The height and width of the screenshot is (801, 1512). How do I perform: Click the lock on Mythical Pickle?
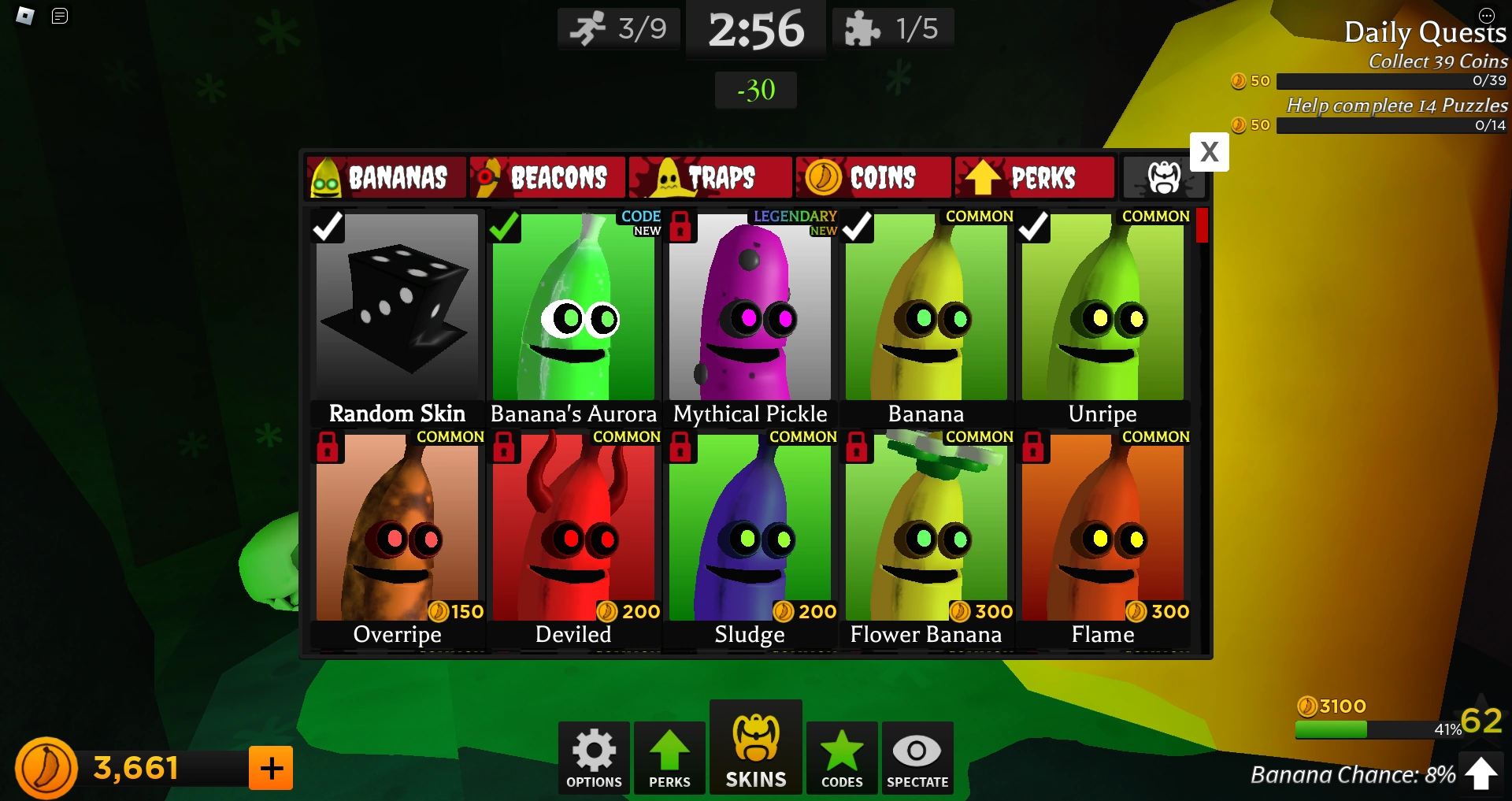point(681,227)
